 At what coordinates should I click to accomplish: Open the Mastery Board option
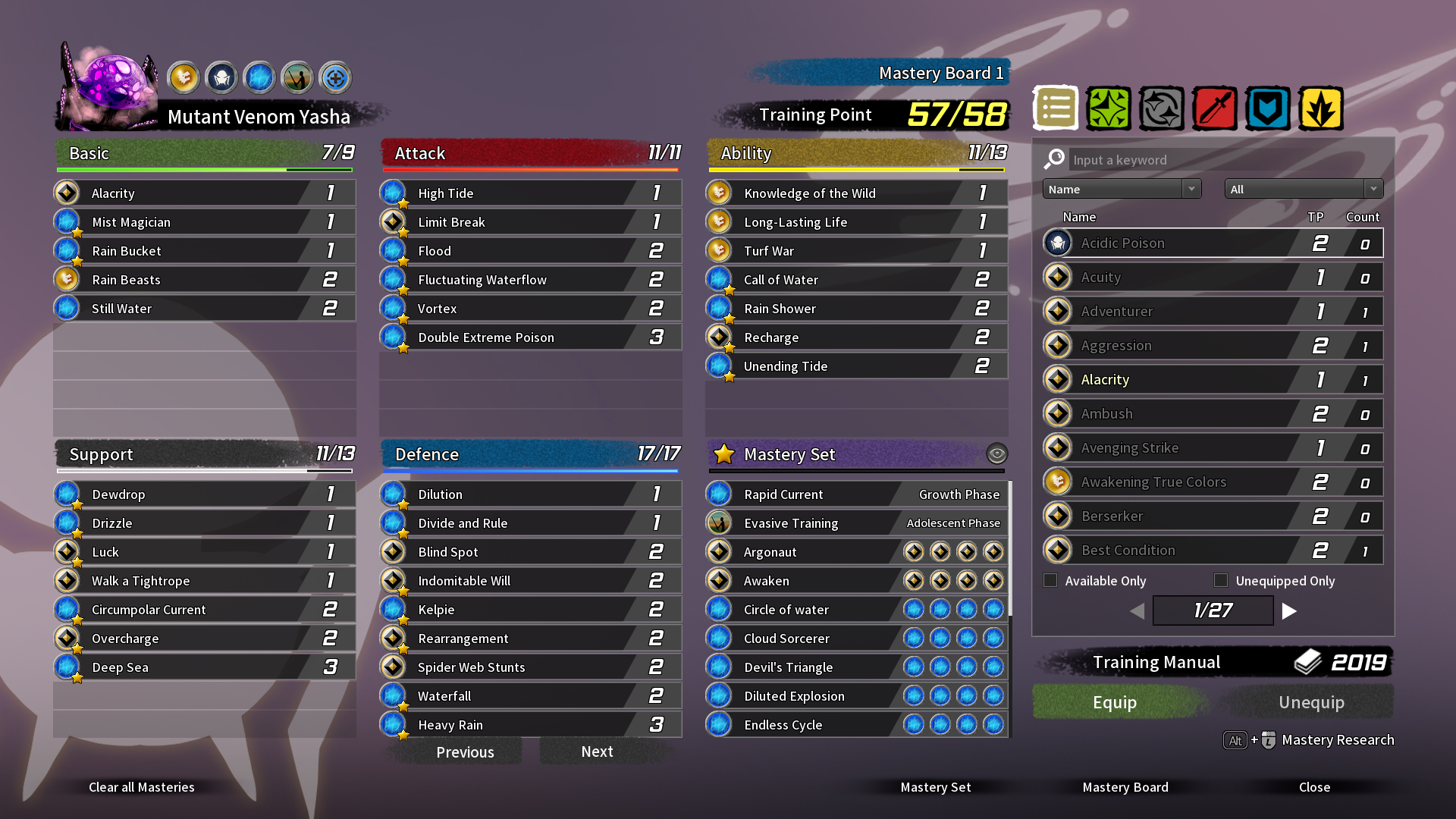[1125, 787]
